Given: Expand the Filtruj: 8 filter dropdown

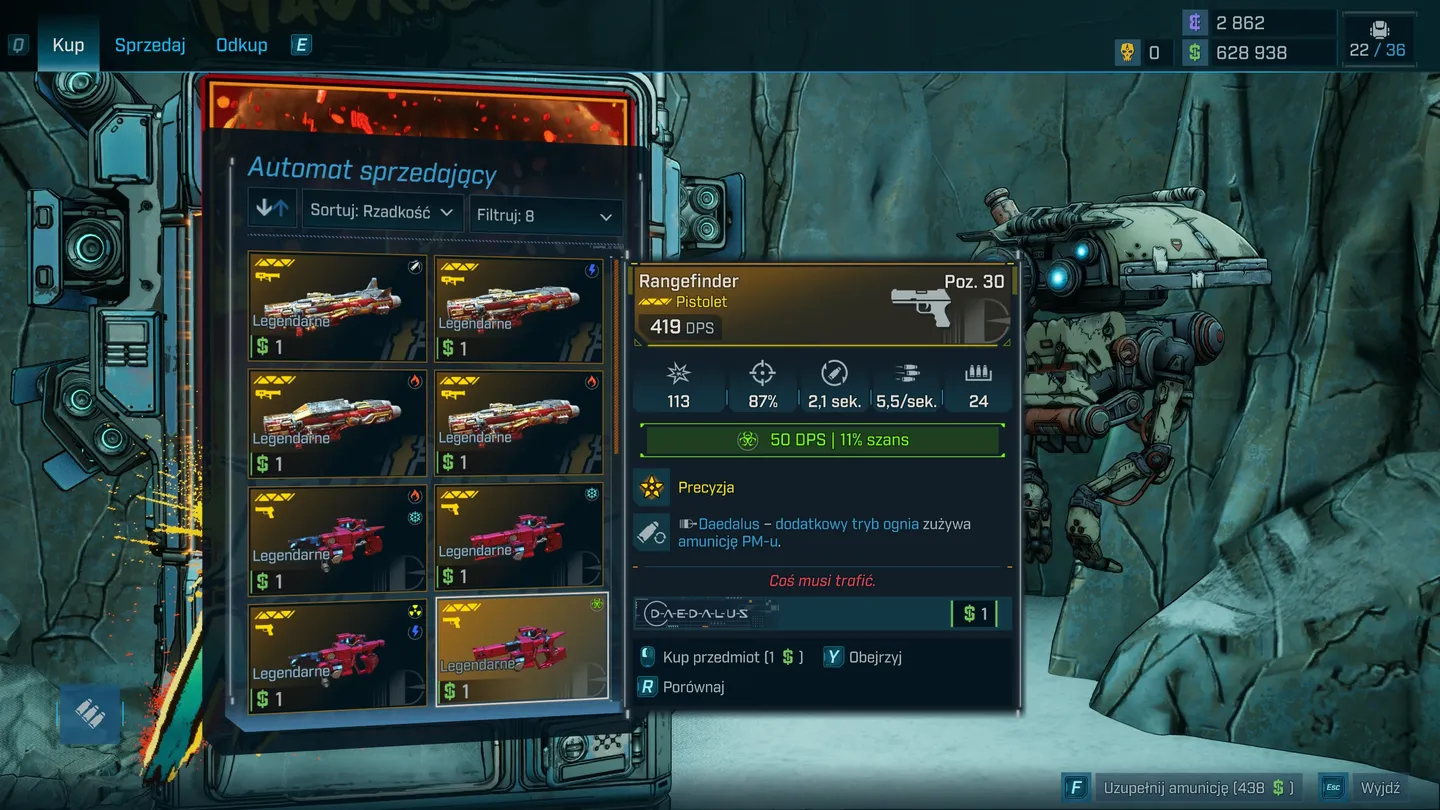Looking at the screenshot, I should pos(545,216).
